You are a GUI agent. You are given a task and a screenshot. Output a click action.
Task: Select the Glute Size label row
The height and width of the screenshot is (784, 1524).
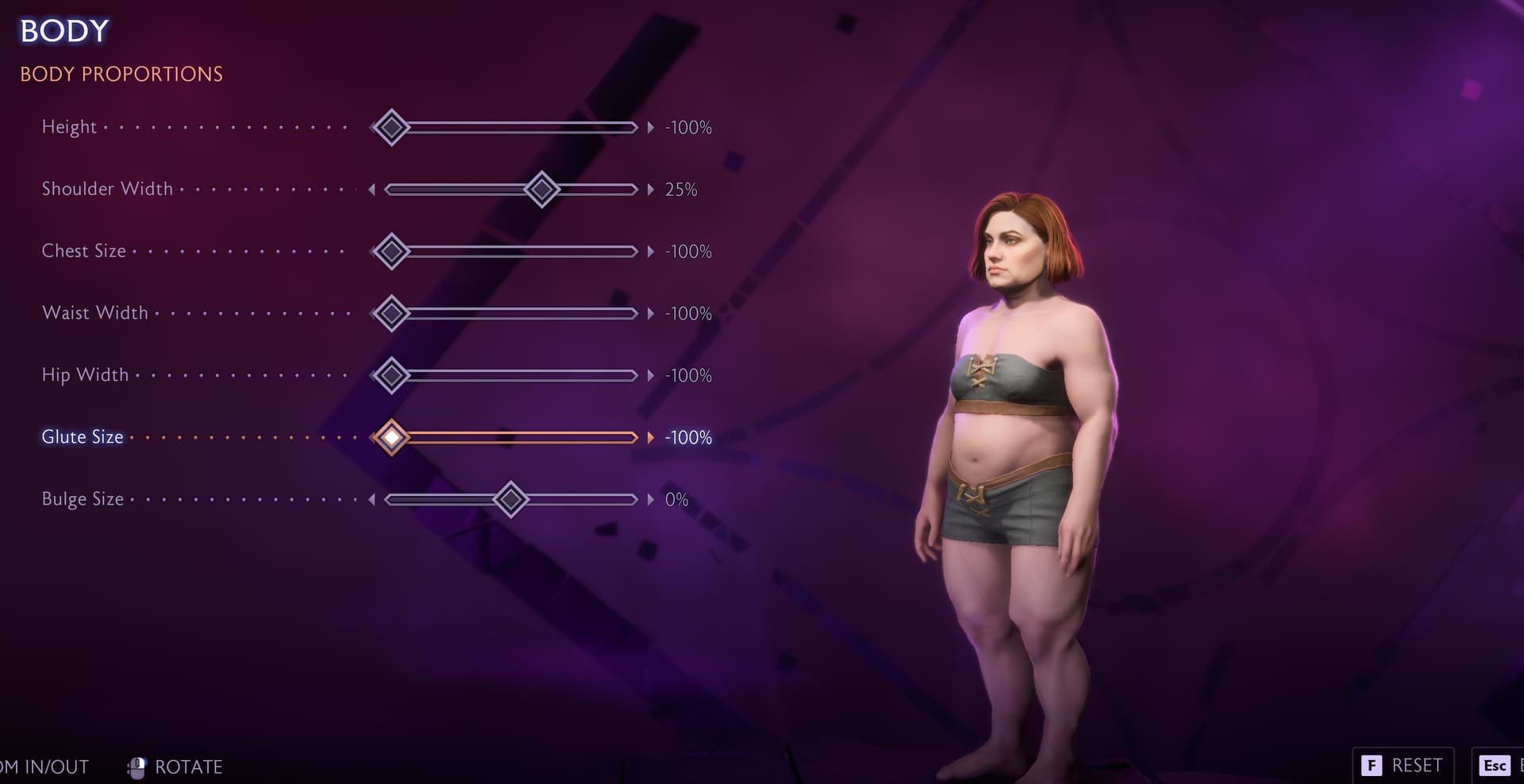click(83, 437)
